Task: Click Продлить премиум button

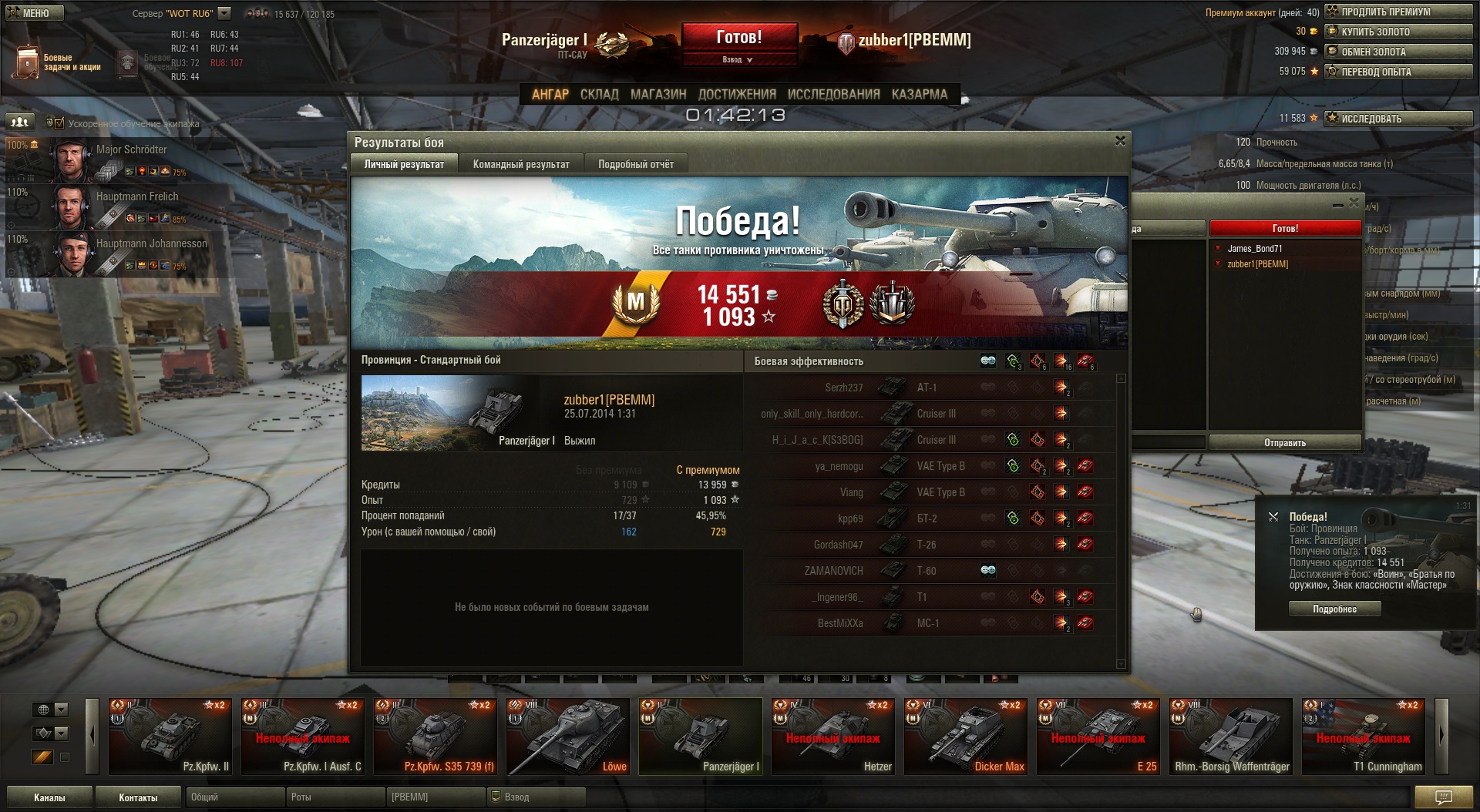Action: click(1398, 12)
